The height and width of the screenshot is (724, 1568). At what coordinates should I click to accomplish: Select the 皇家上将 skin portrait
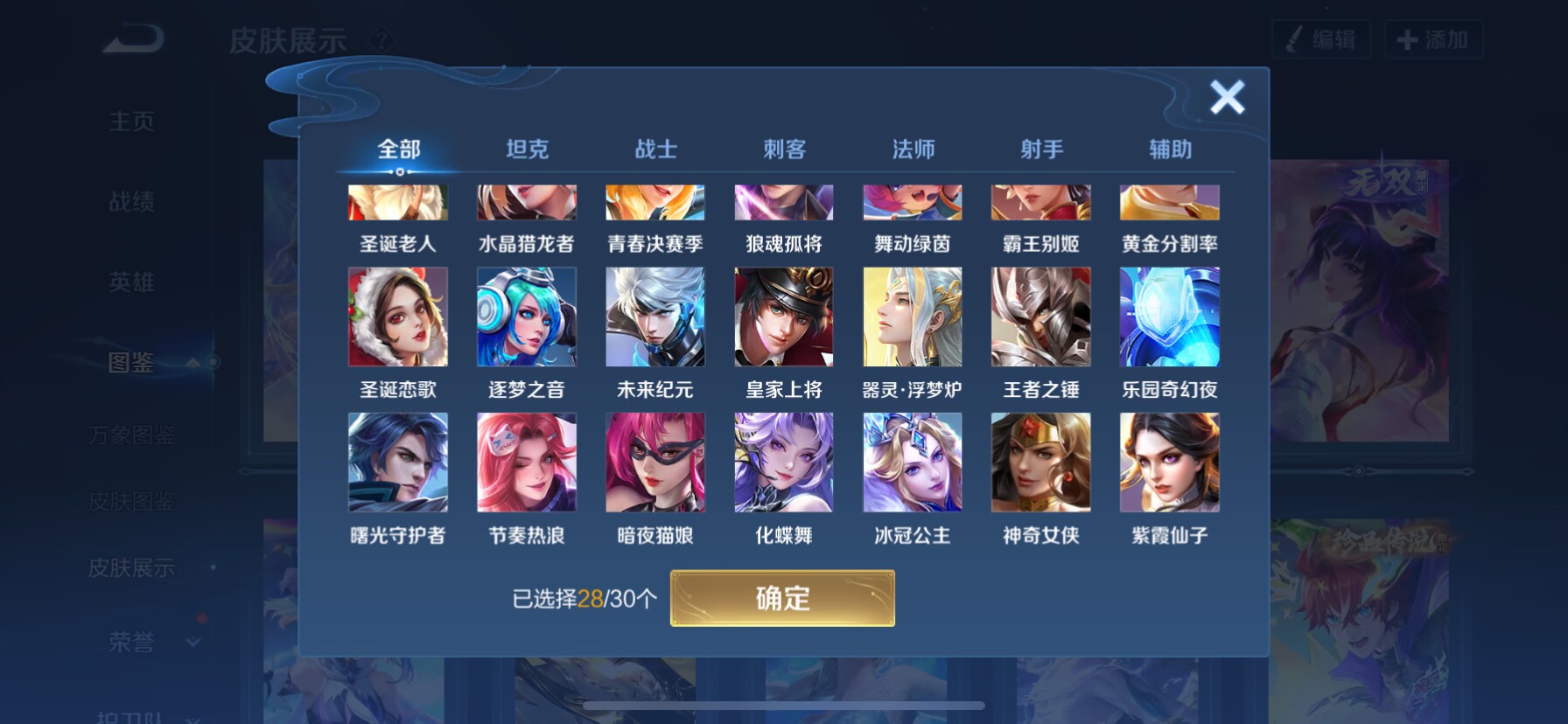pyautogui.click(x=783, y=316)
